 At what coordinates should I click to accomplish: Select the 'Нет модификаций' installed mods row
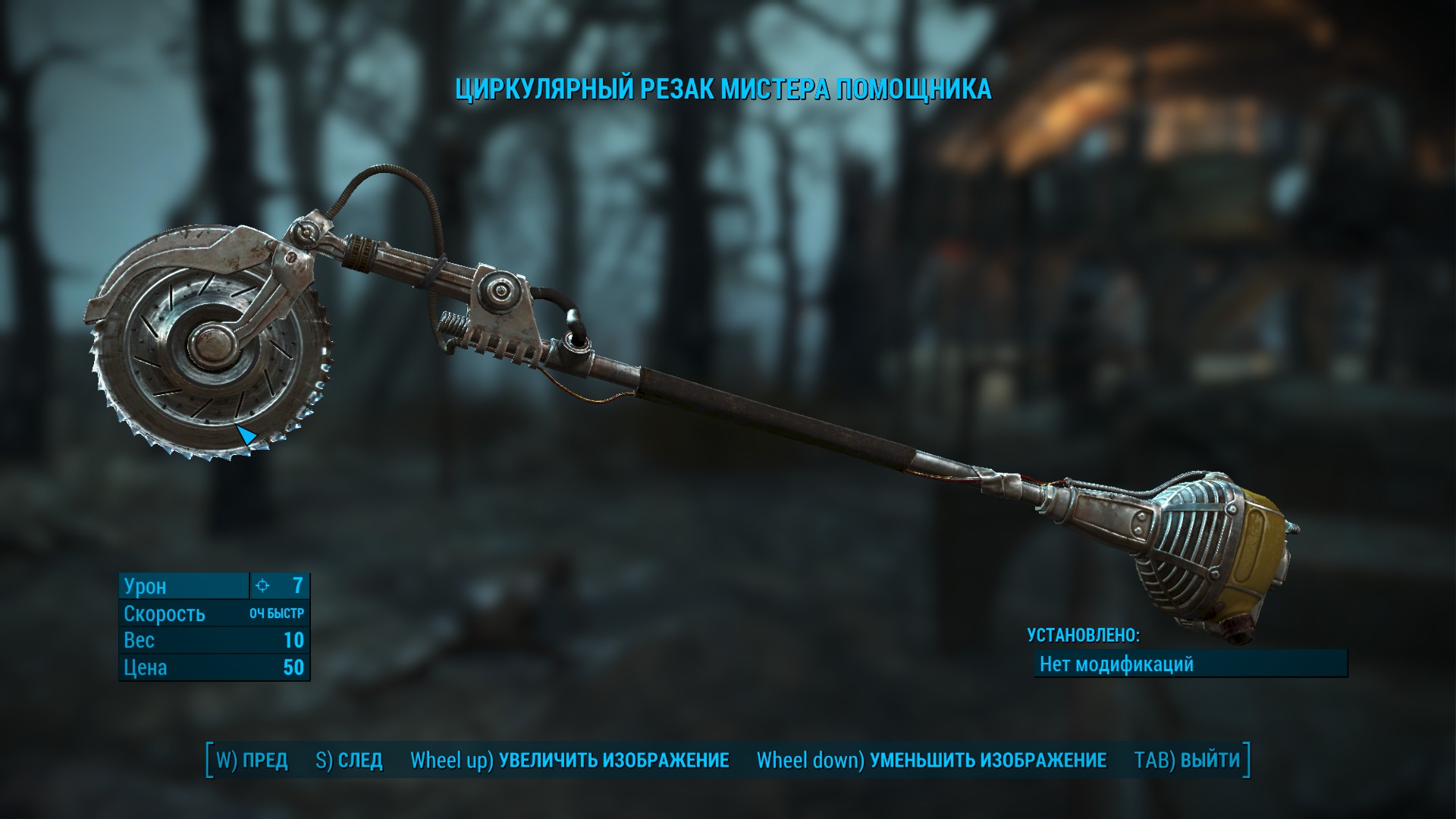click(1191, 664)
